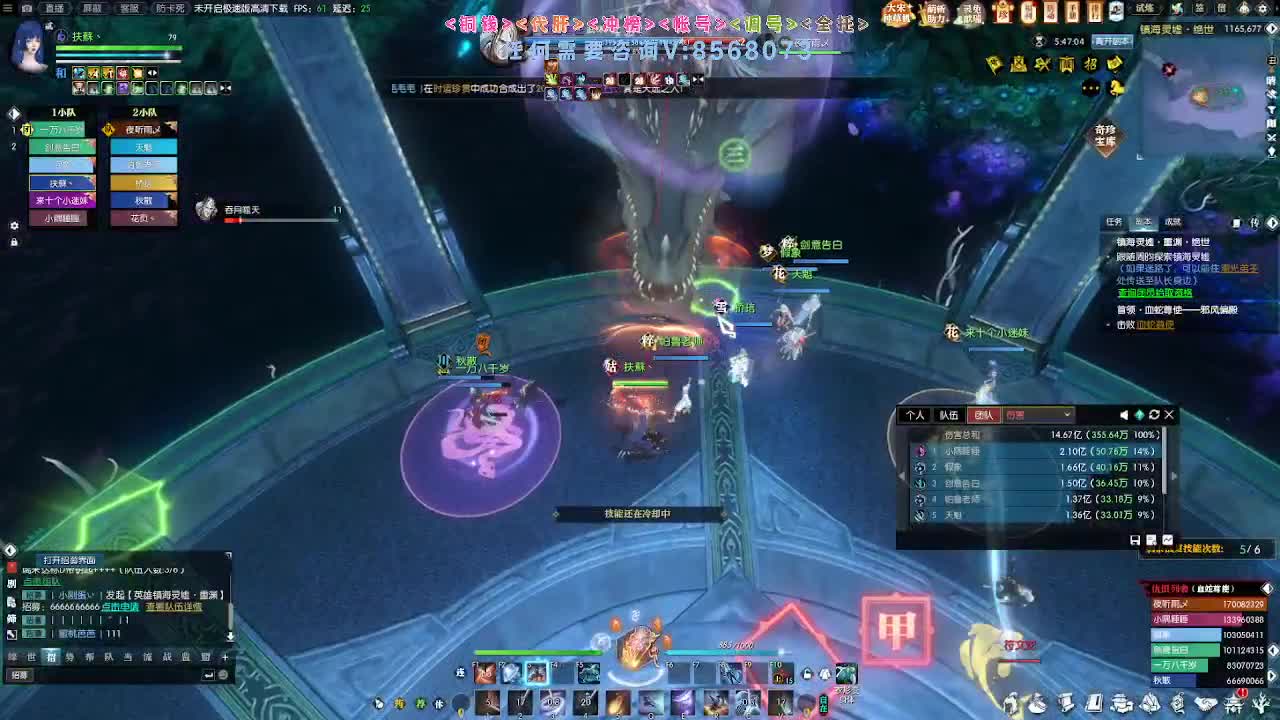Mute the speaker icon on the damage meter

coord(1124,415)
